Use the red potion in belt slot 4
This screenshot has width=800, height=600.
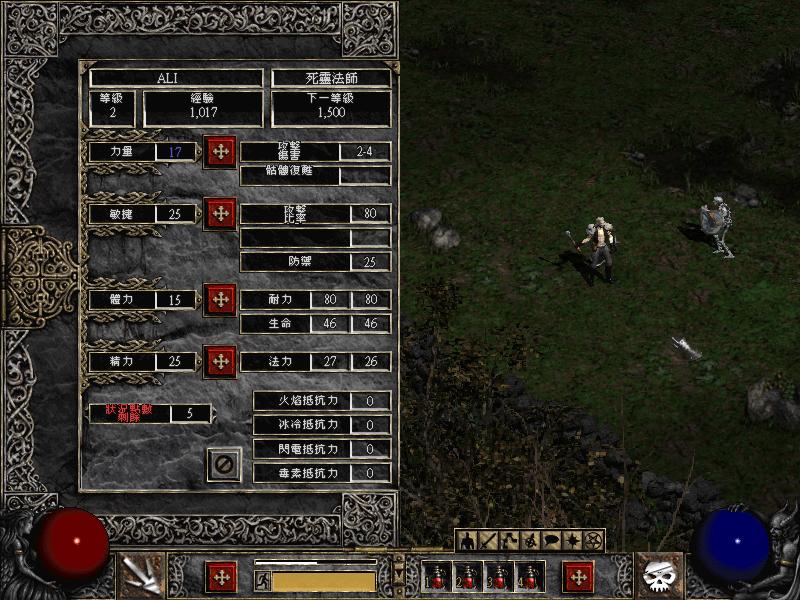(528, 576)
